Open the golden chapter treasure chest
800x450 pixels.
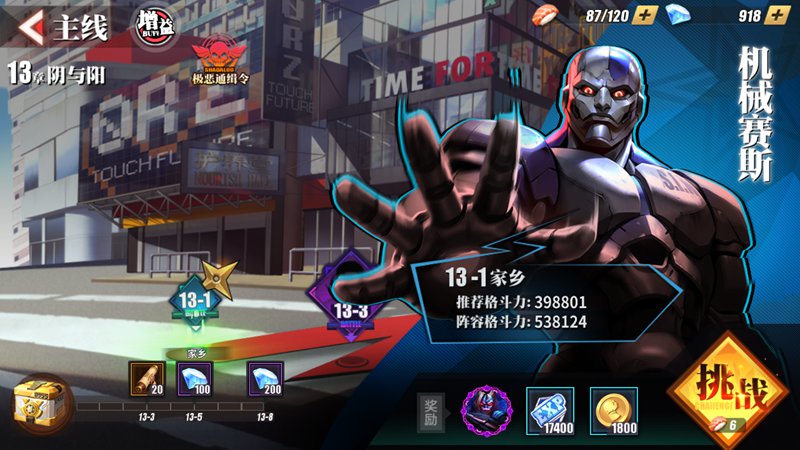click(36, 400)
